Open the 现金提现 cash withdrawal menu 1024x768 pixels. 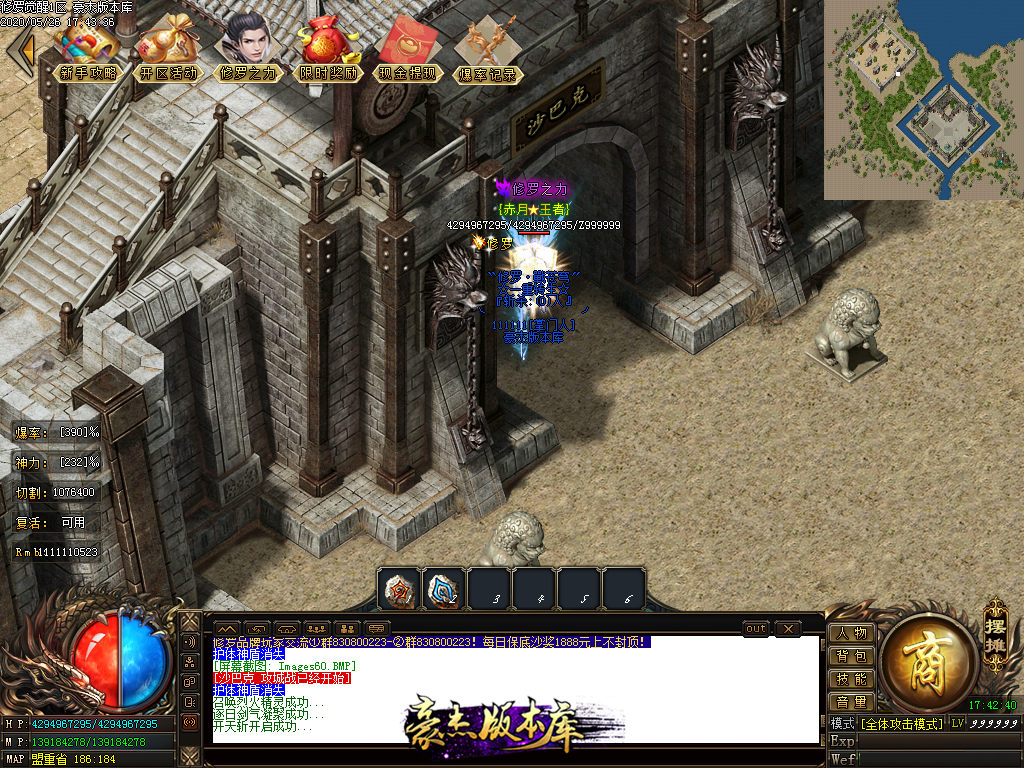pyautogui.click(x=408, y=52)
